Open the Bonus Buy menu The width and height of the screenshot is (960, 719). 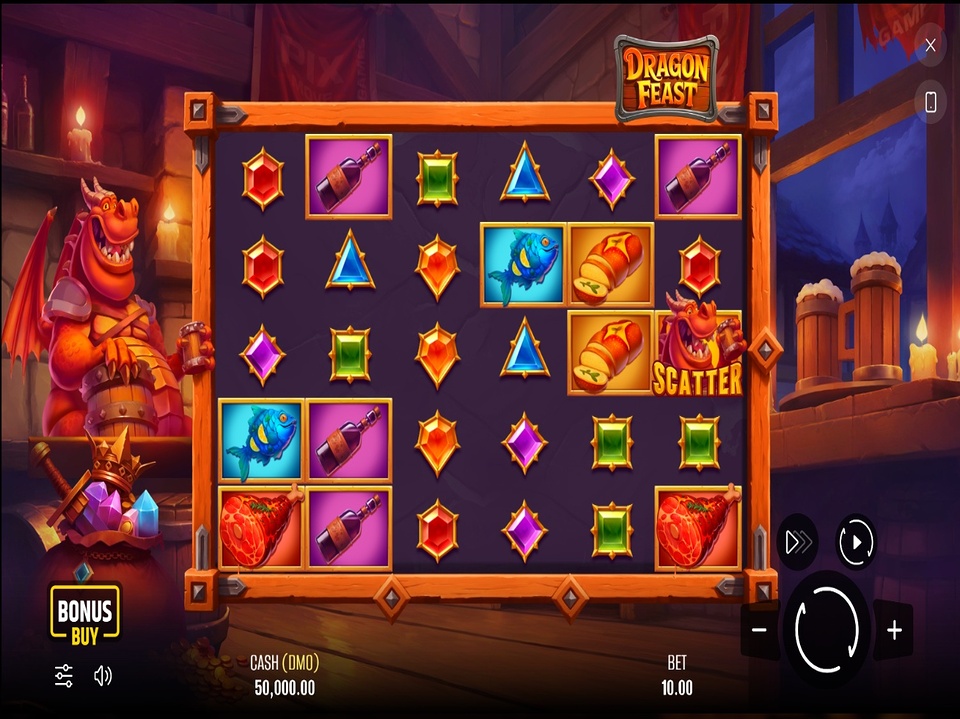[x=85, y=611]
